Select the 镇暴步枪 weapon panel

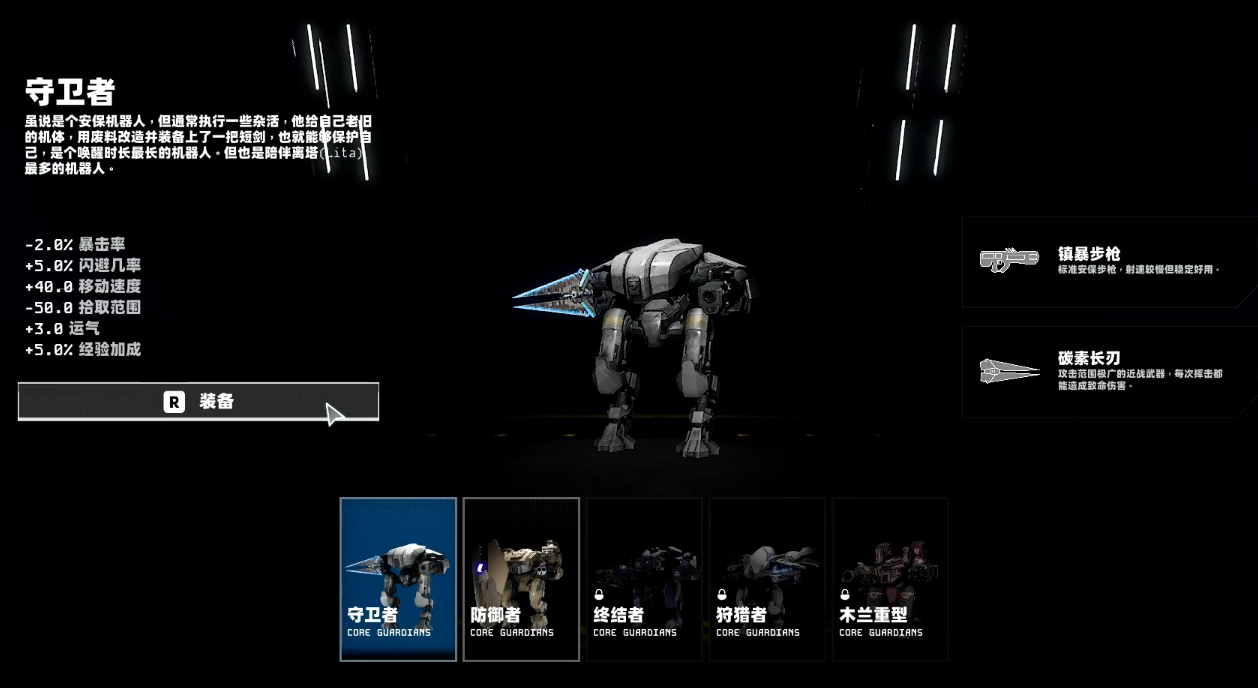pyautogui.click(x=1108, y=262)
